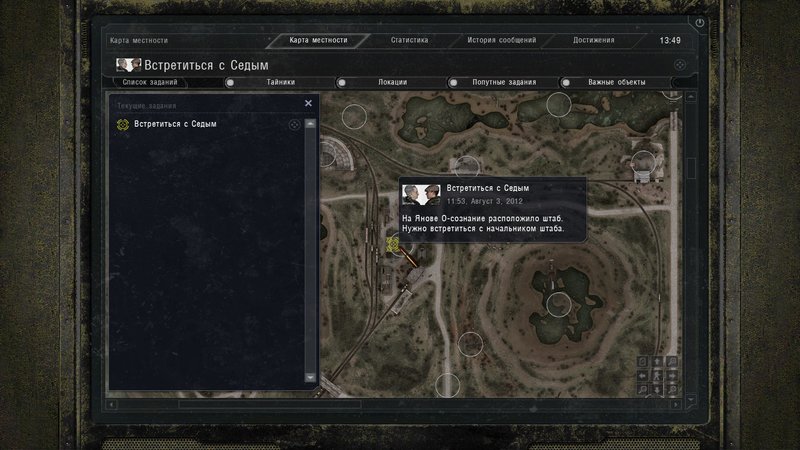Close the current tasks panel
The height and width of the screenshot is (450, 800).
(x=308, y=103)
